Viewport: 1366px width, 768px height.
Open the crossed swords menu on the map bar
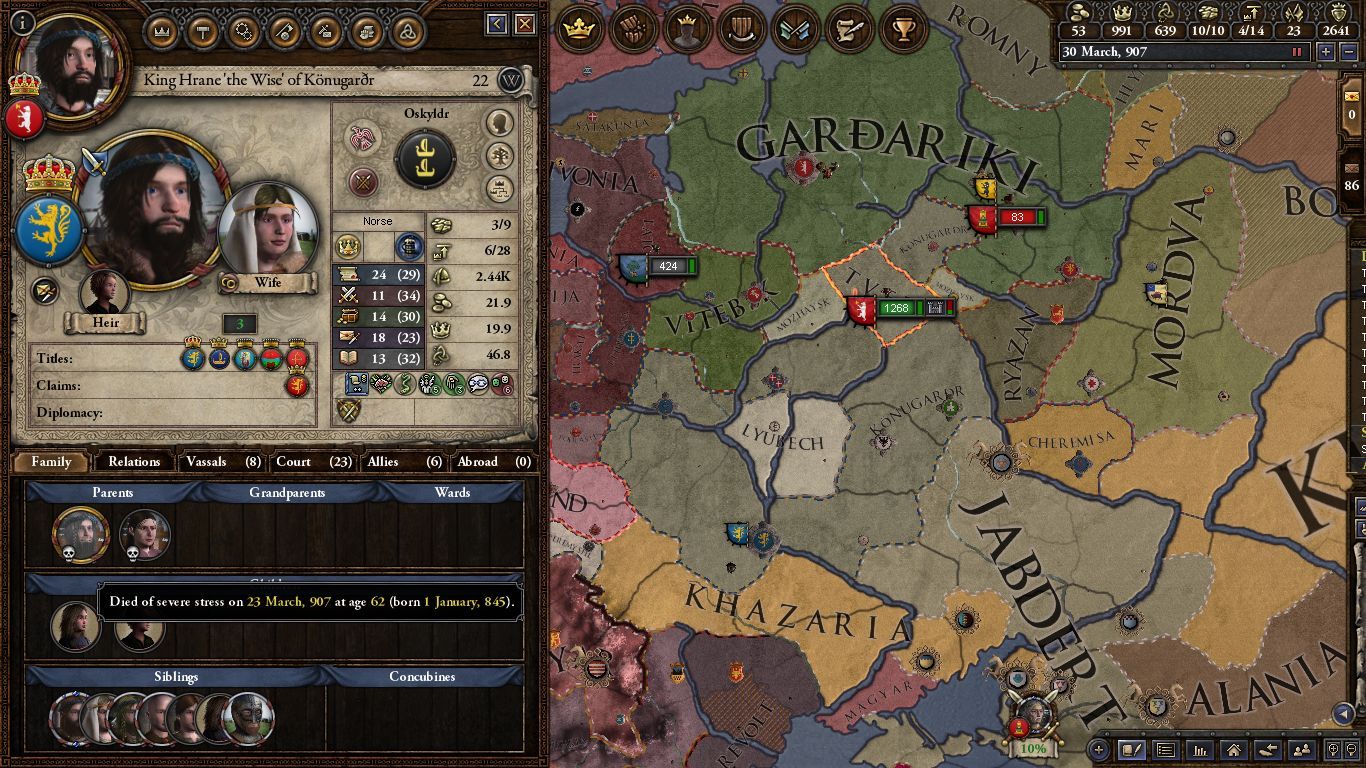(796, 29)
